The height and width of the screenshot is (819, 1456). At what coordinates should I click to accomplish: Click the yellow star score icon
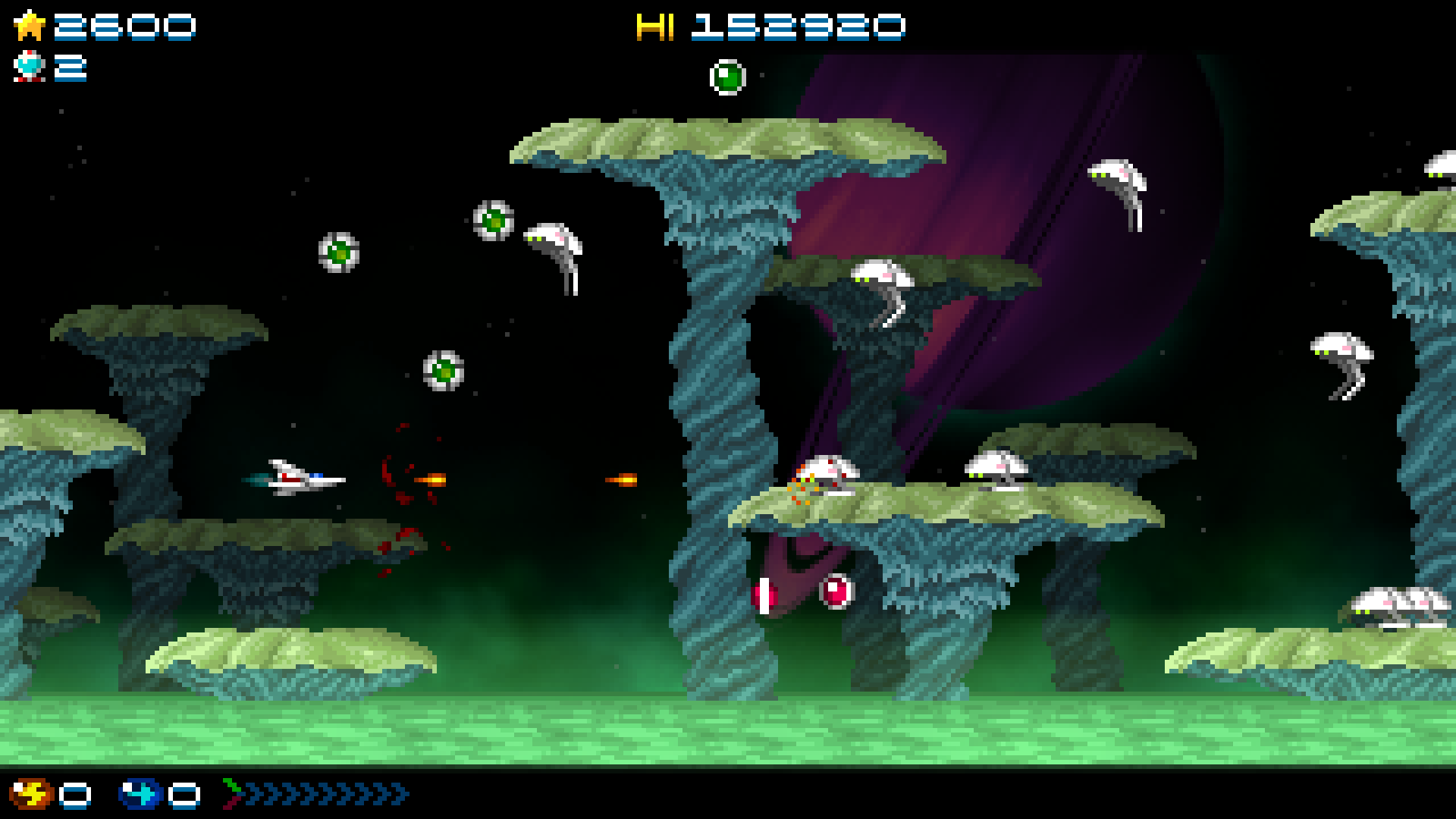[x=30, y=27]
